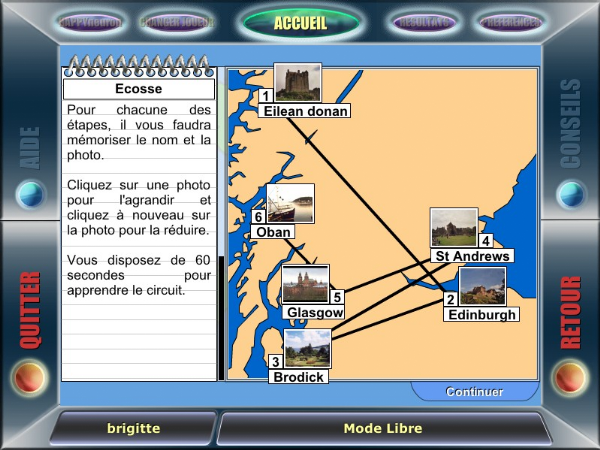This screenshot has width=600, height=450.
Task: Open the Préférences settings
Action: (510, 21)
